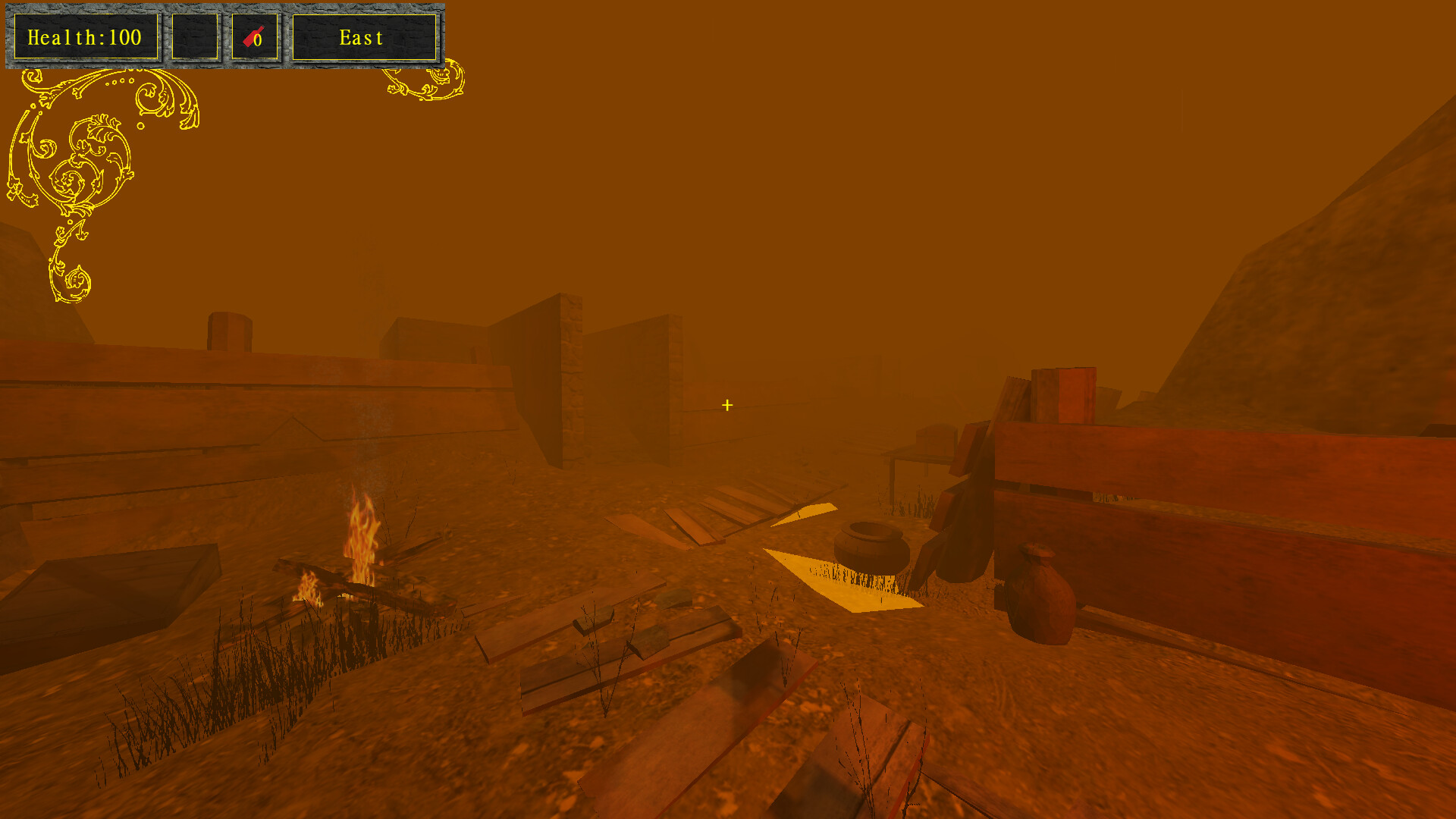
Task: Click the Health:100 HUD display
Action: pos(85,36)
